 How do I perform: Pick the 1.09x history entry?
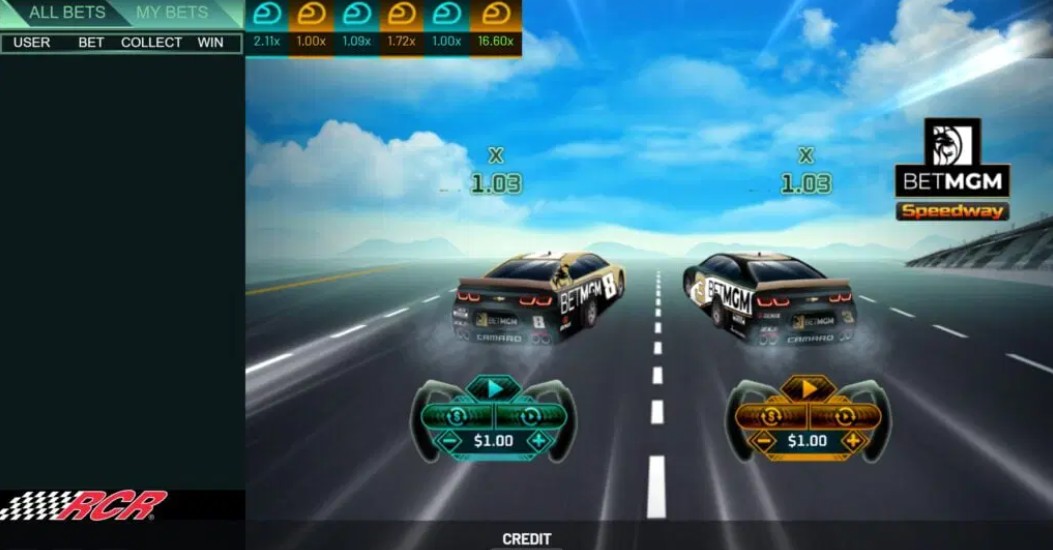click(357, 28)
